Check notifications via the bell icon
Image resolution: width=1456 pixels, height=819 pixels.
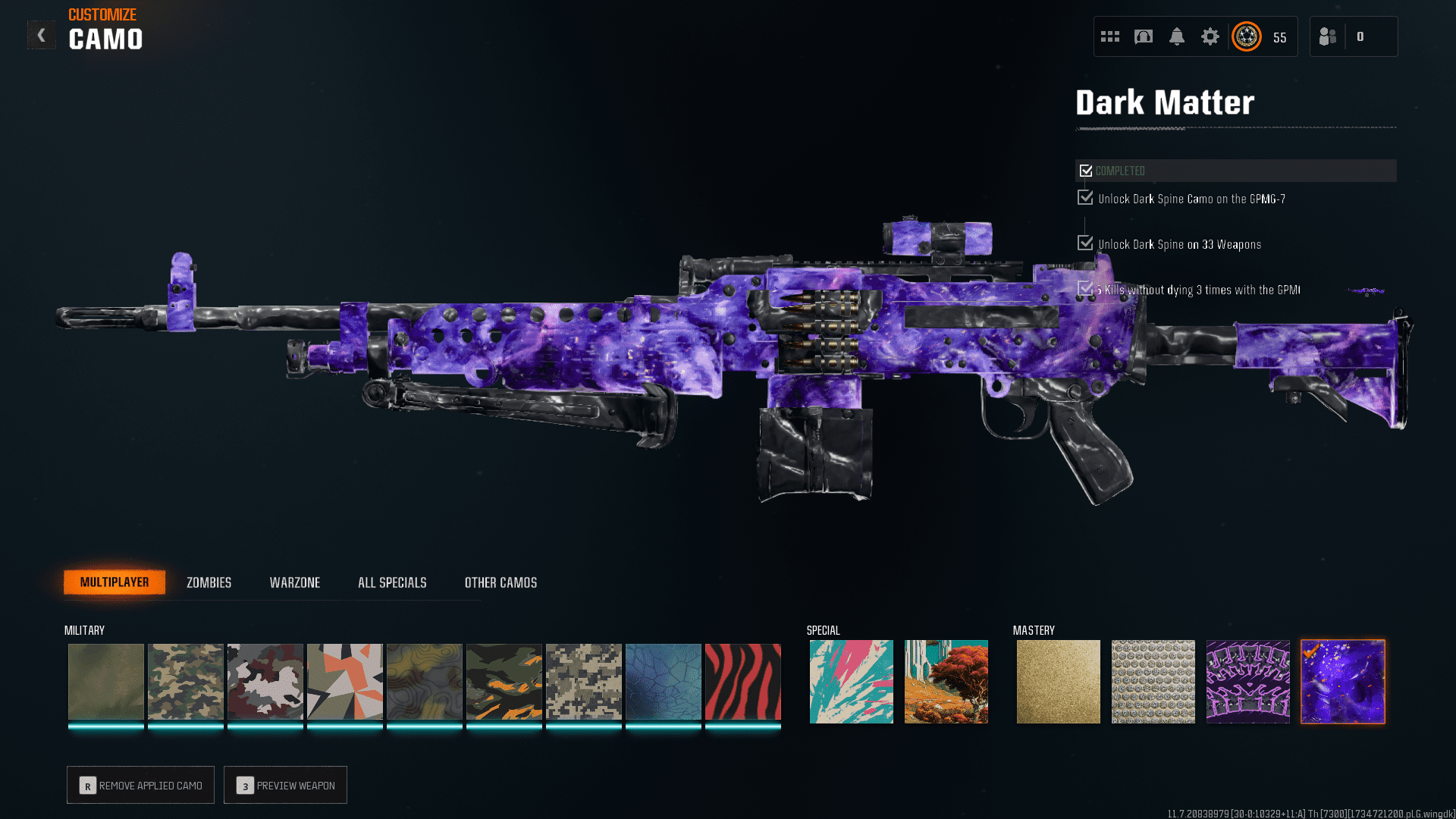(1178, 36)
